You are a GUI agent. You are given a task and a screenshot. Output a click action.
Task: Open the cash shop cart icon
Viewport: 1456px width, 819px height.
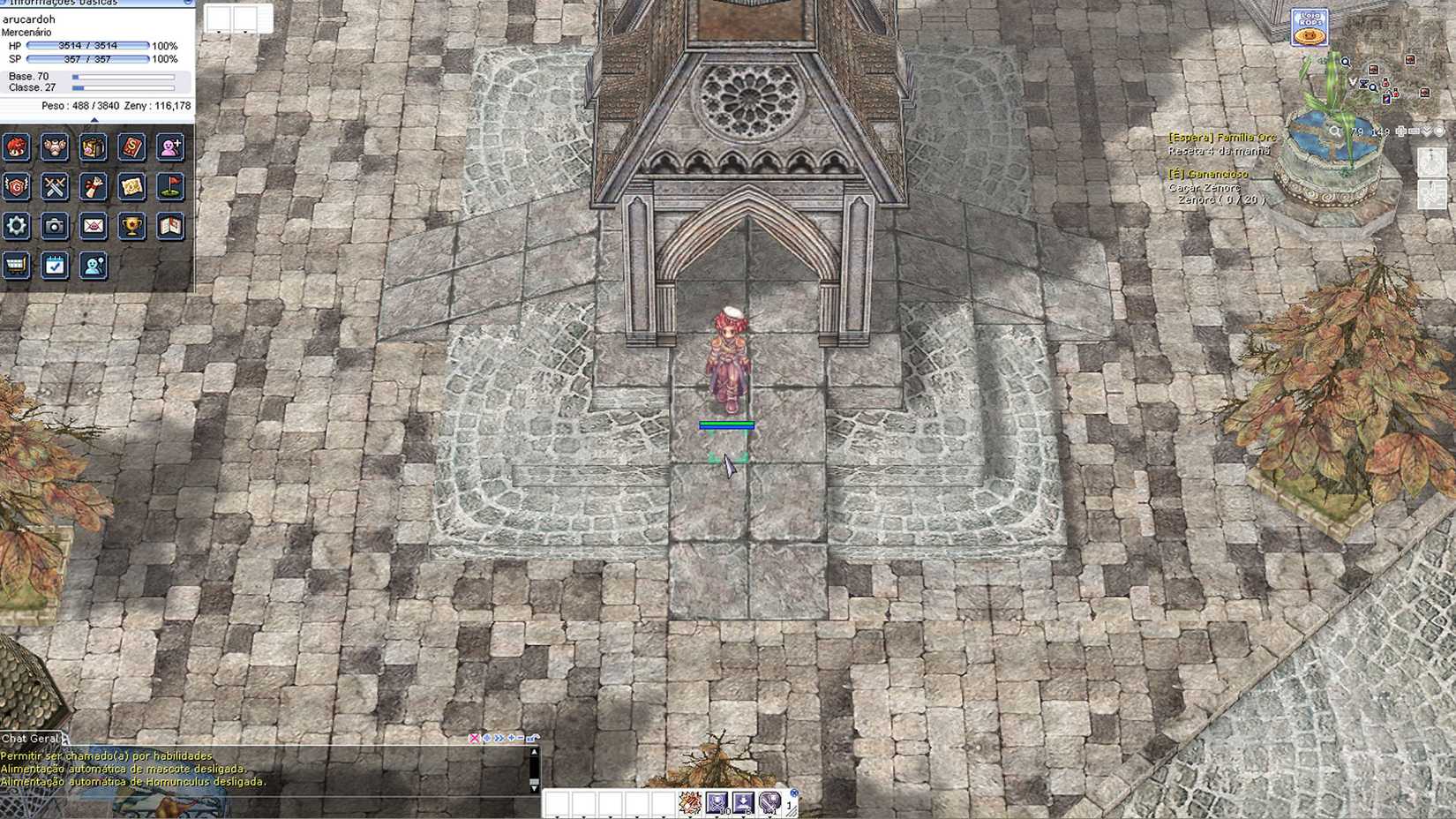tap(15, 266)
